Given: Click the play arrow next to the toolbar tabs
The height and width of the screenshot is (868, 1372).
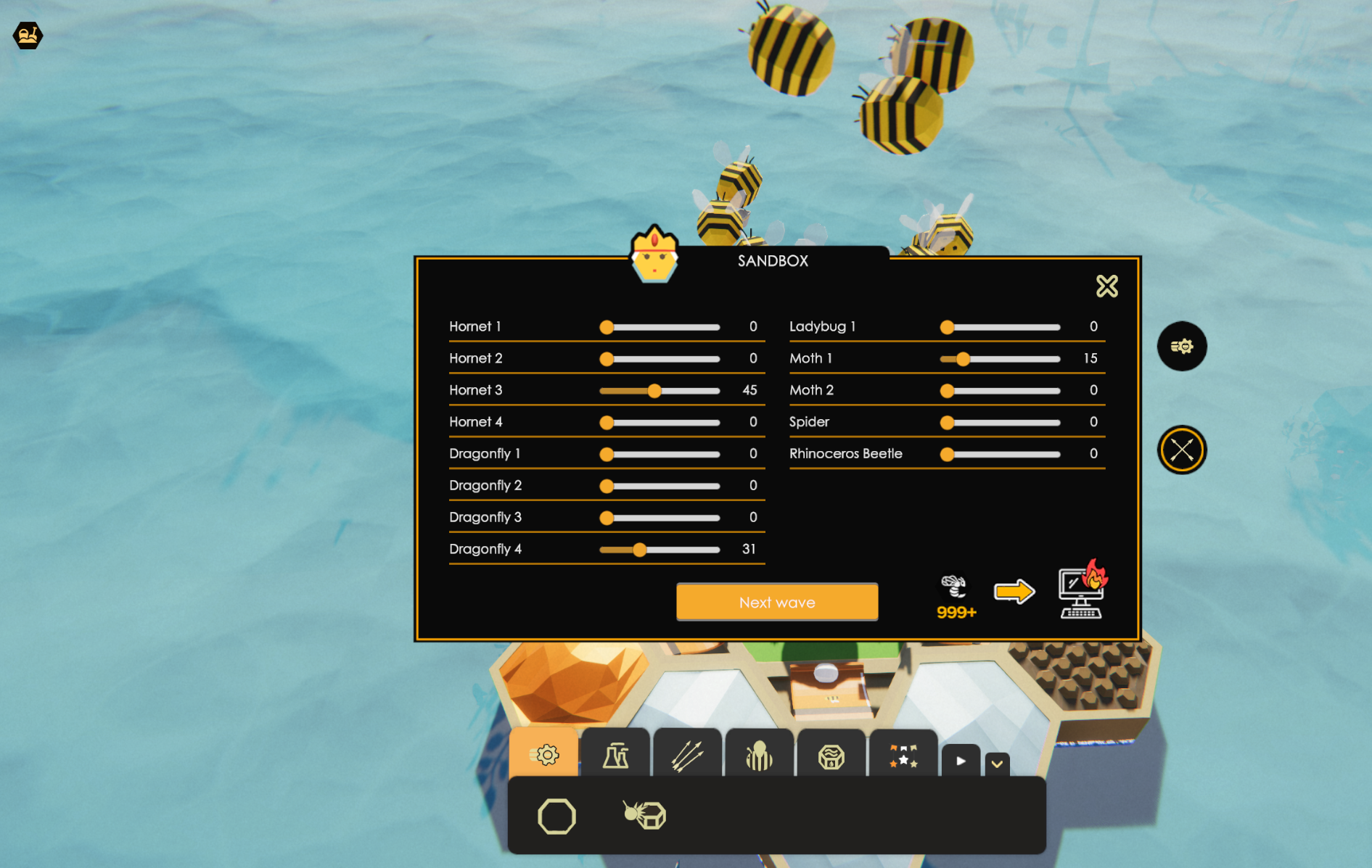Looking at the screenshot, I should tap(960, 761).
